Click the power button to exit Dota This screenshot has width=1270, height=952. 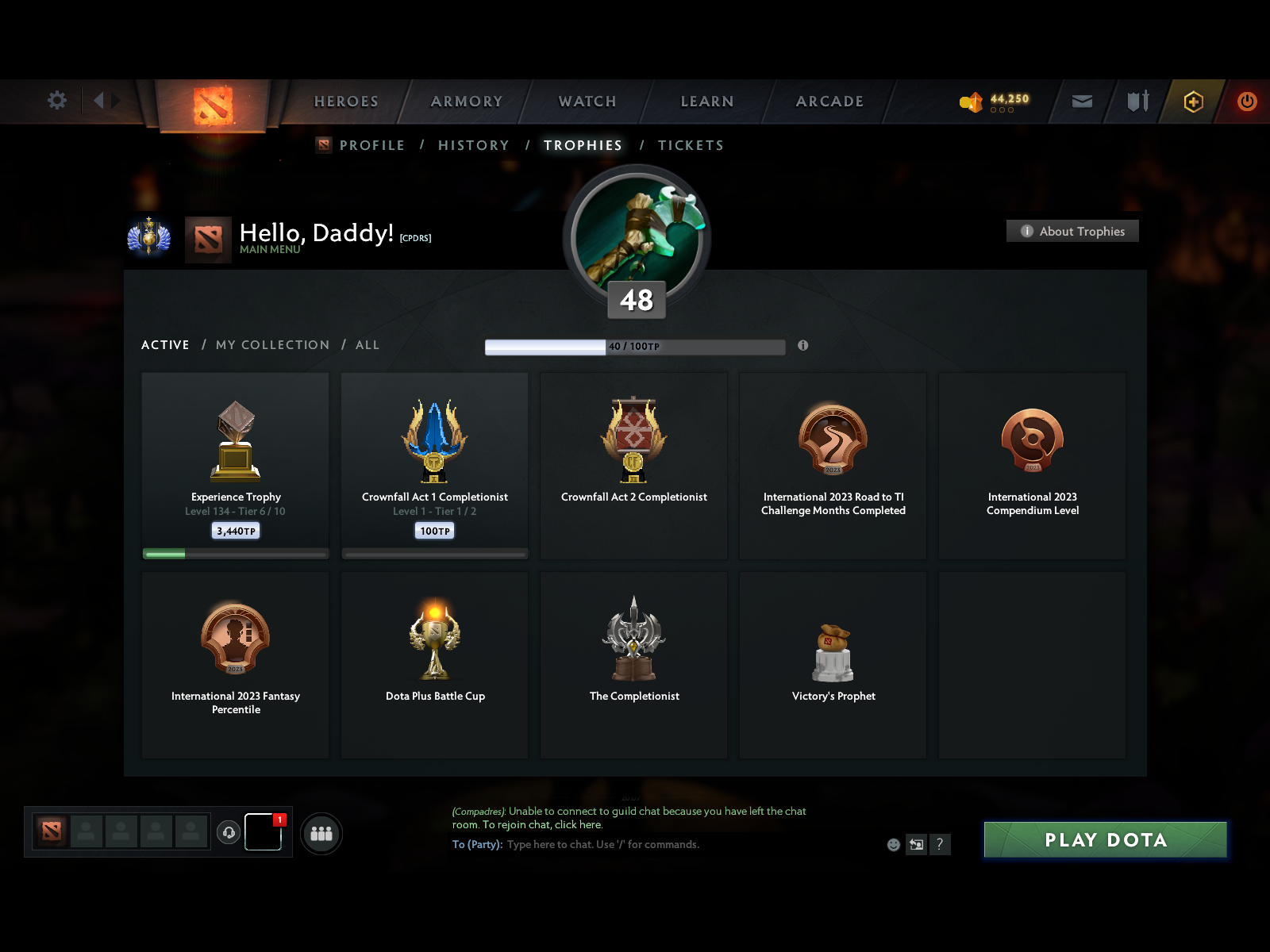coord(1246,102)
